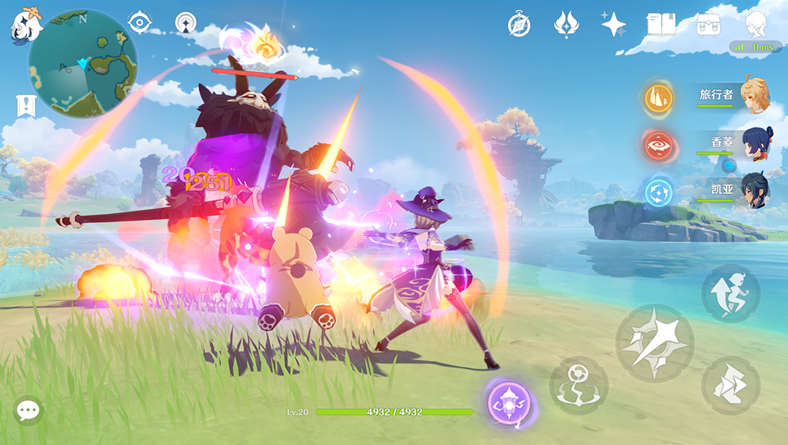Tap the signal-rings icon beside the minimap
This screenshot has height=445, width=788.
(185, 22)
